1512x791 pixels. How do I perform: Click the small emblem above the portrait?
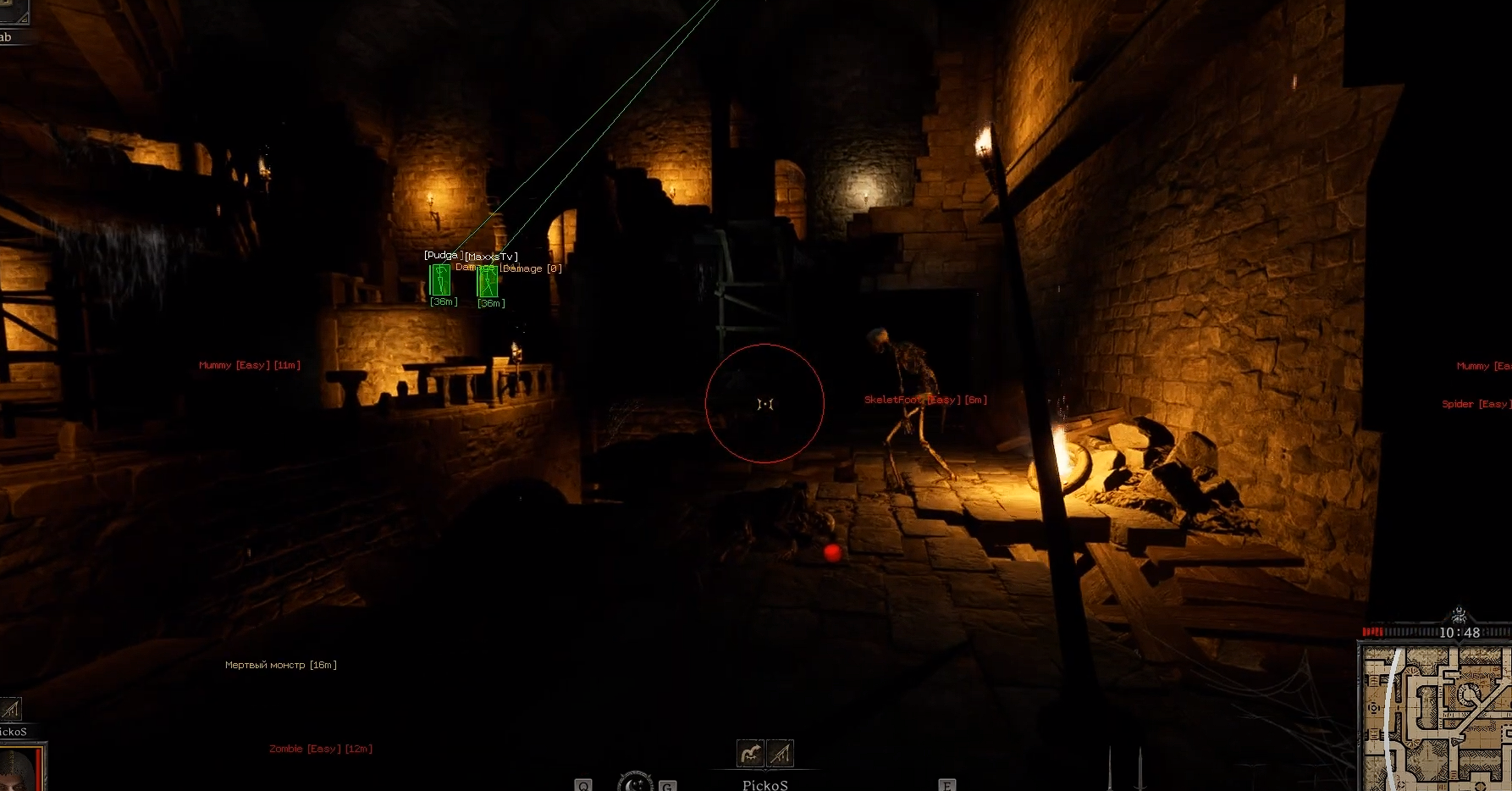[x=9, y=708]
